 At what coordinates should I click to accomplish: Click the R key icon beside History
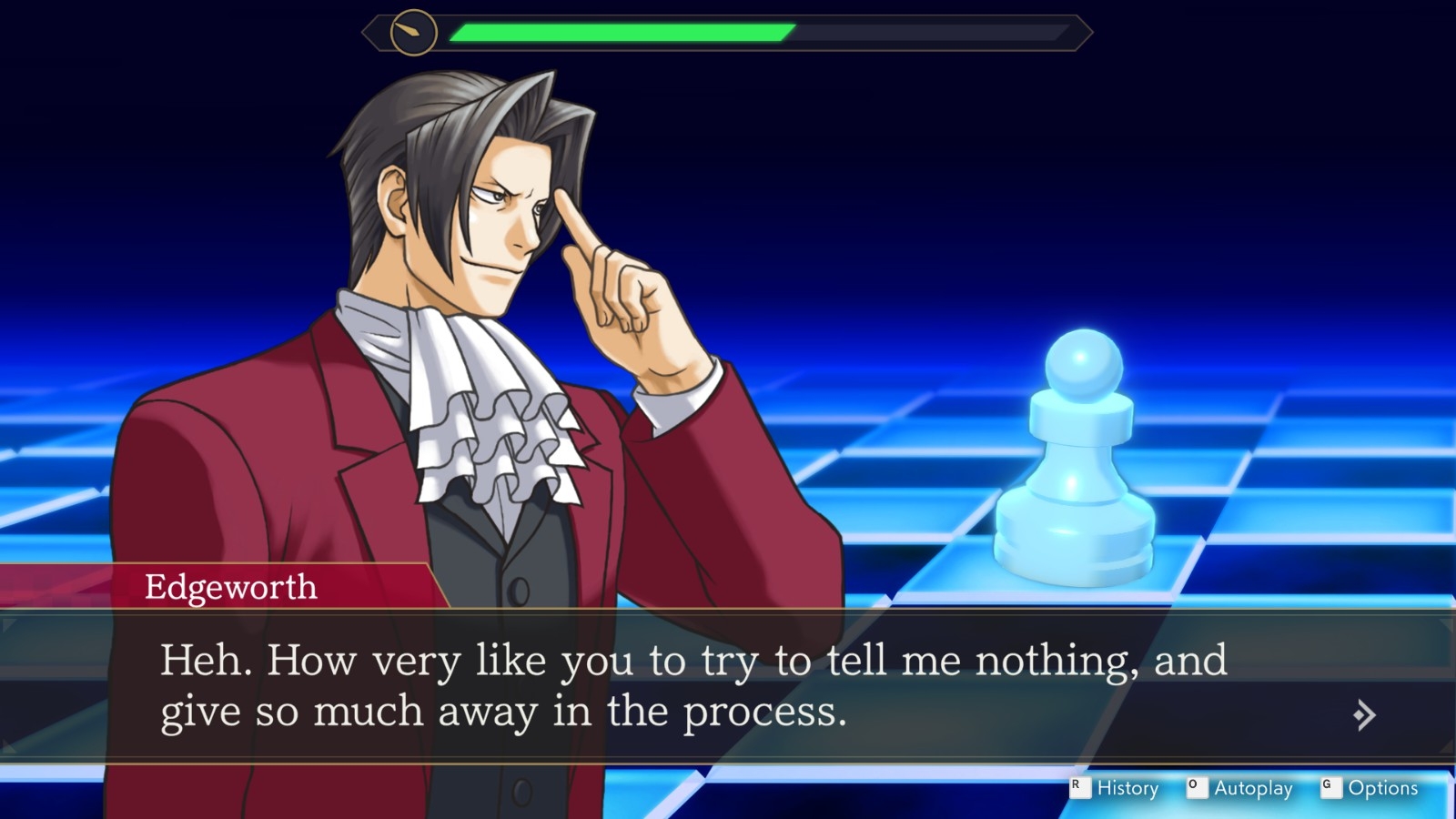[x=1079, y=788]
